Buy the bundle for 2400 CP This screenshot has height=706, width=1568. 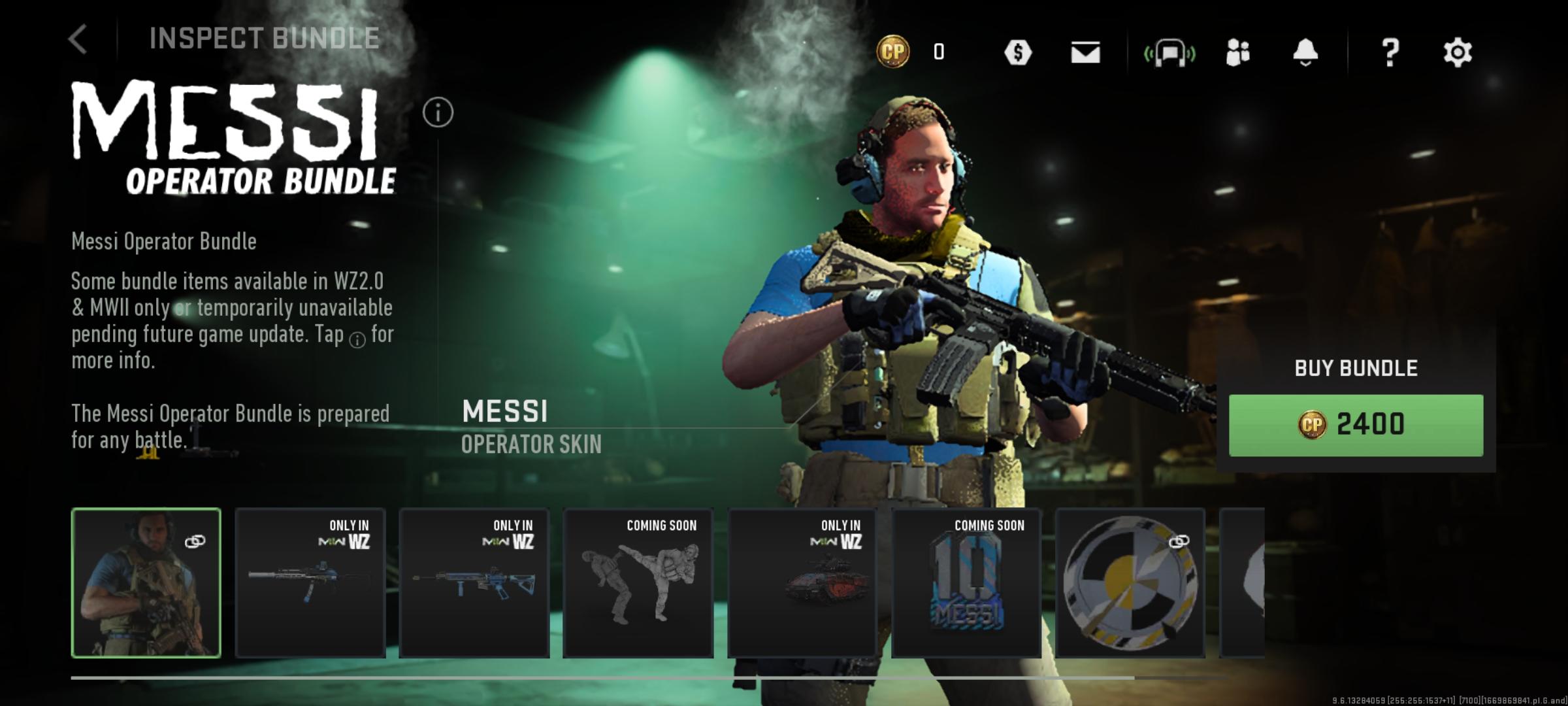pyautogui.click(x=1356, y=425)
